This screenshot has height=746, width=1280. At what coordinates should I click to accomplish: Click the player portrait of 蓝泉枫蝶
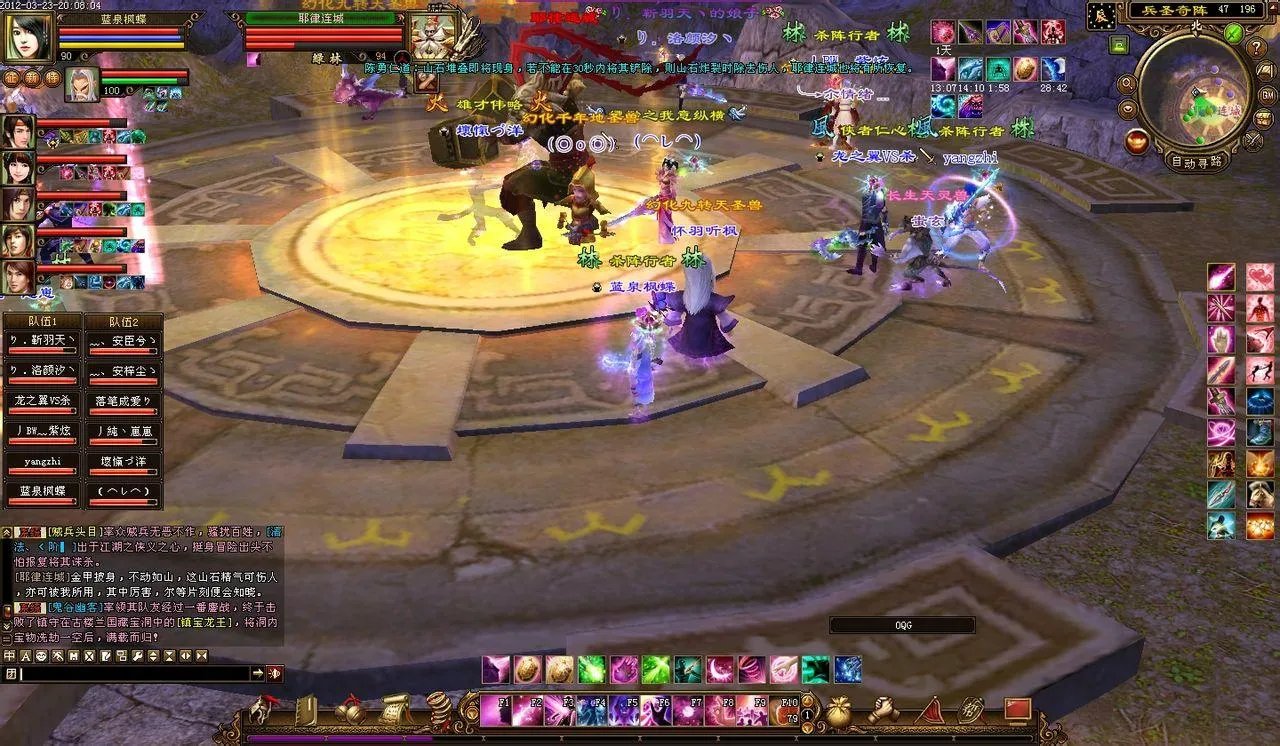tap(28, 37)
